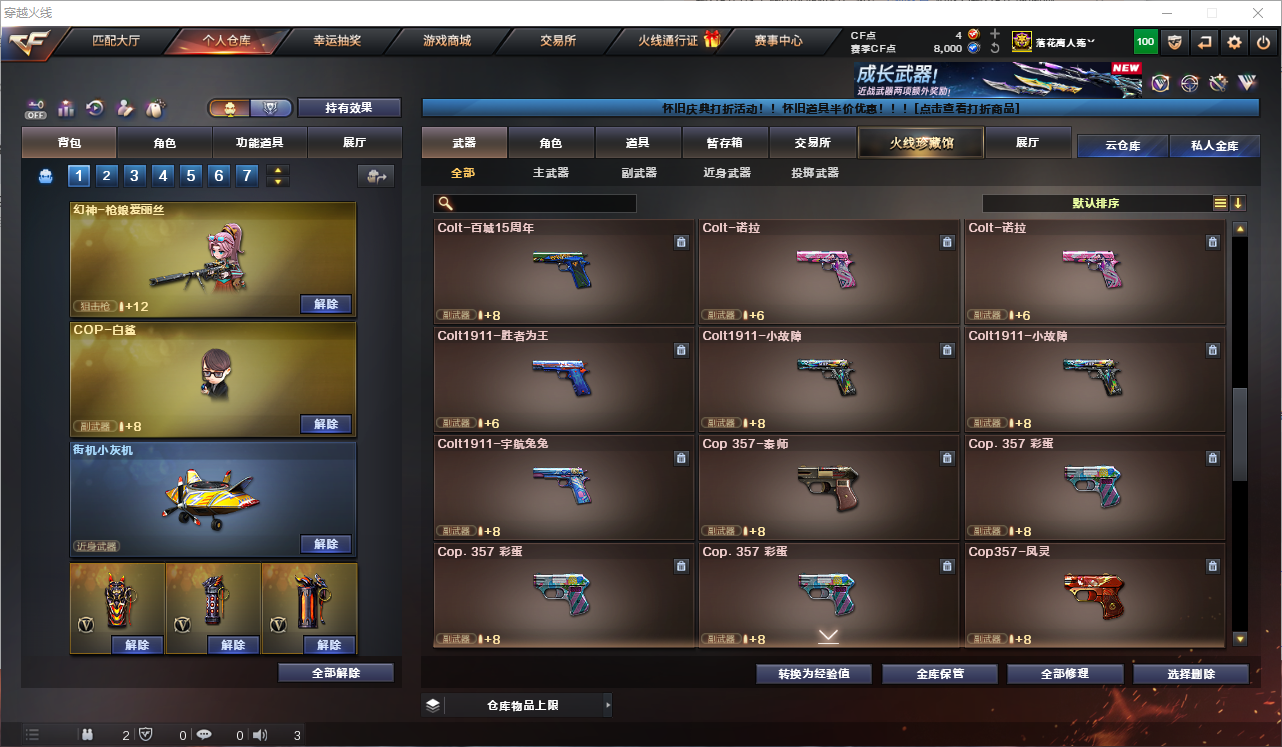Go to the 游戏商城 game shop
The image size is (1282, 747).
[x=447, y=41]
